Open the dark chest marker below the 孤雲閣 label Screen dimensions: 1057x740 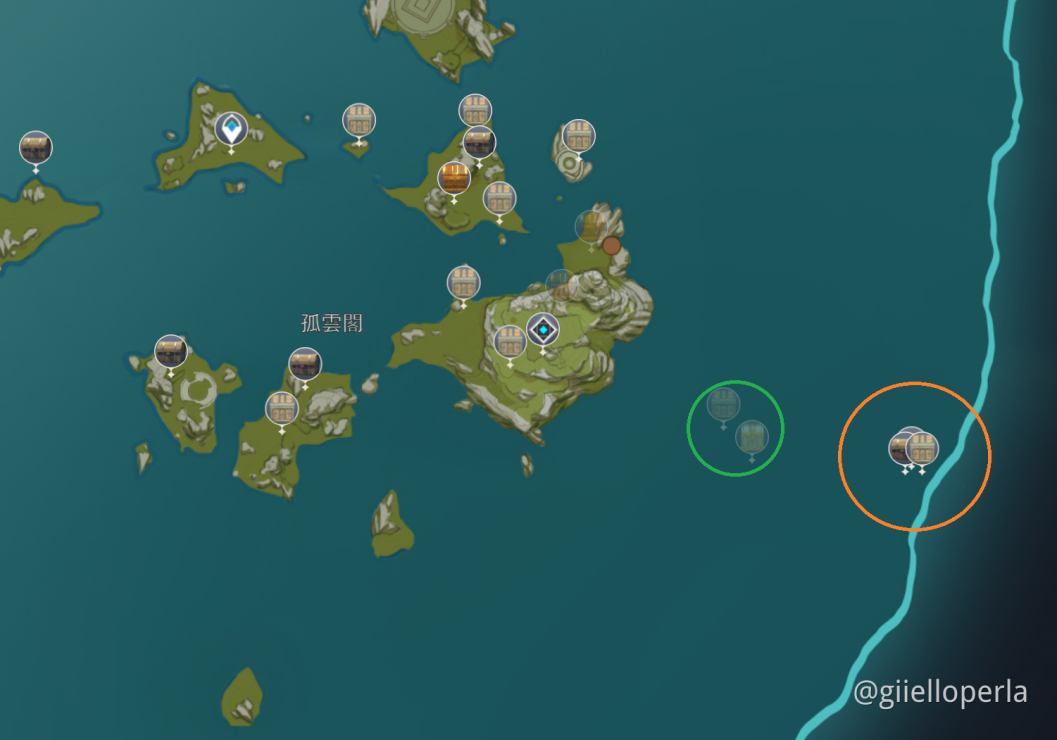click(x=305, y=364)
